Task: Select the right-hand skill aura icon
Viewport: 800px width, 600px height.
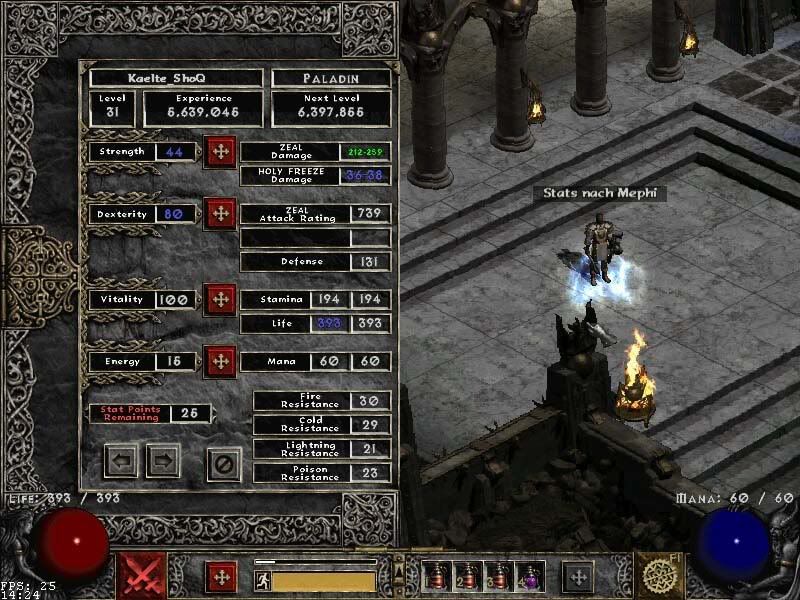Action: coord(658,577)
